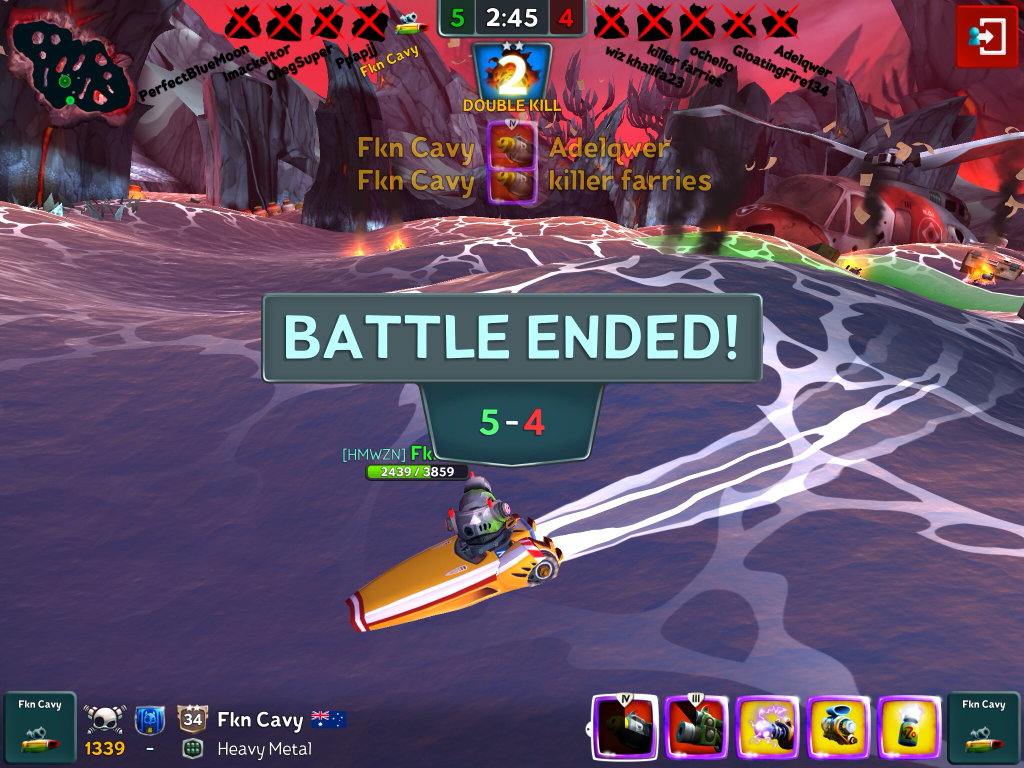Viewport: 1024px width, 768px height.
Task: Click the Heavy Metal guild name
Action: coord(264,749)
